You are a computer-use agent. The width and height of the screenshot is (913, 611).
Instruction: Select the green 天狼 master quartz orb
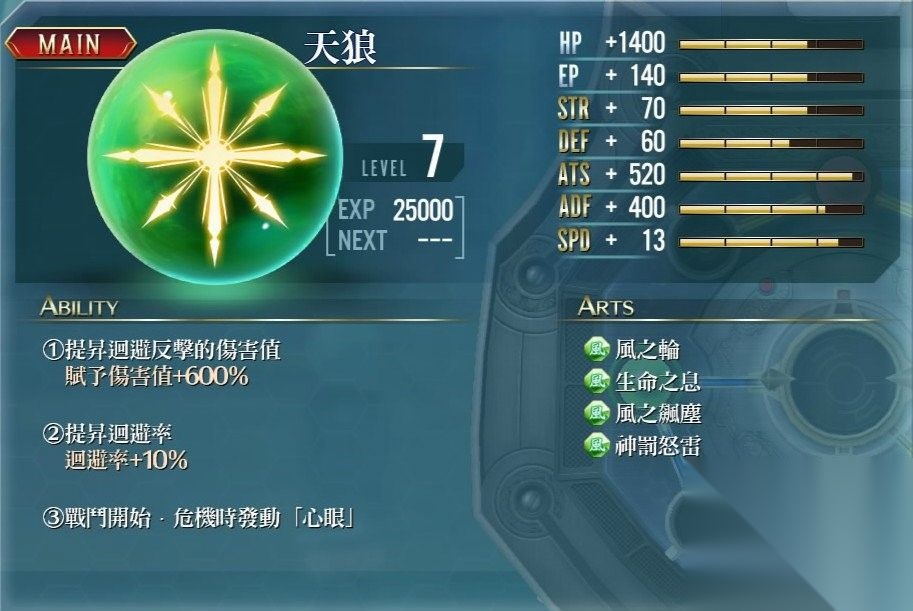(x=215, y=155)
